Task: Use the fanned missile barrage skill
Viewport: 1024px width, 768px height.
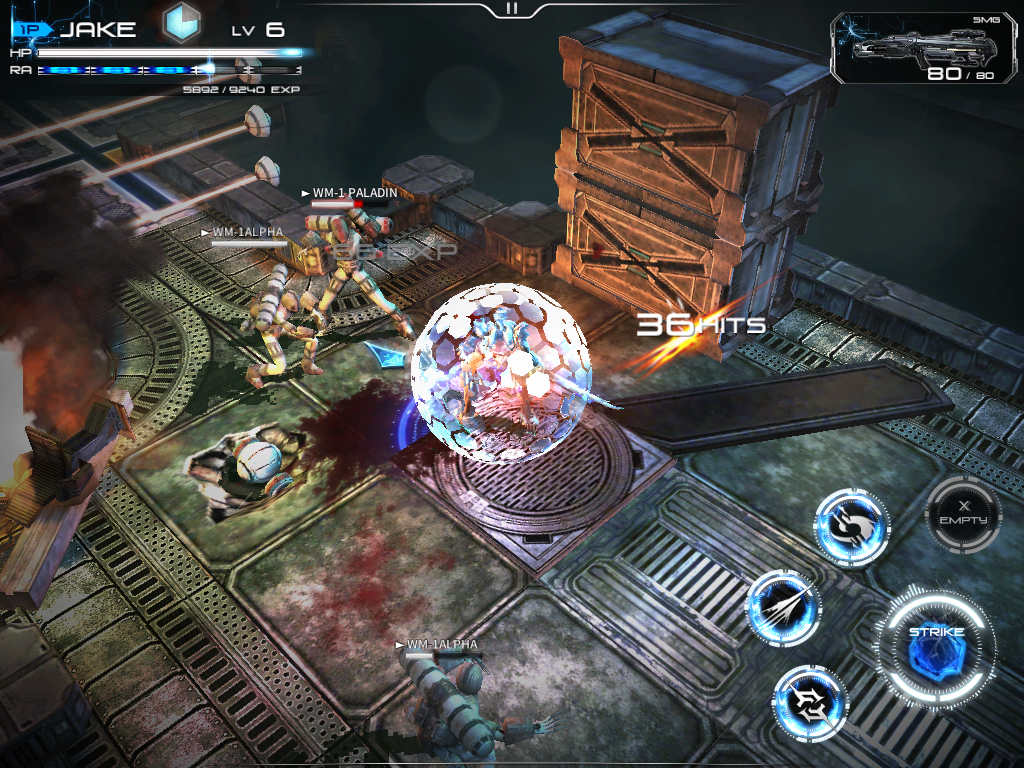Action: coord(783,607)
